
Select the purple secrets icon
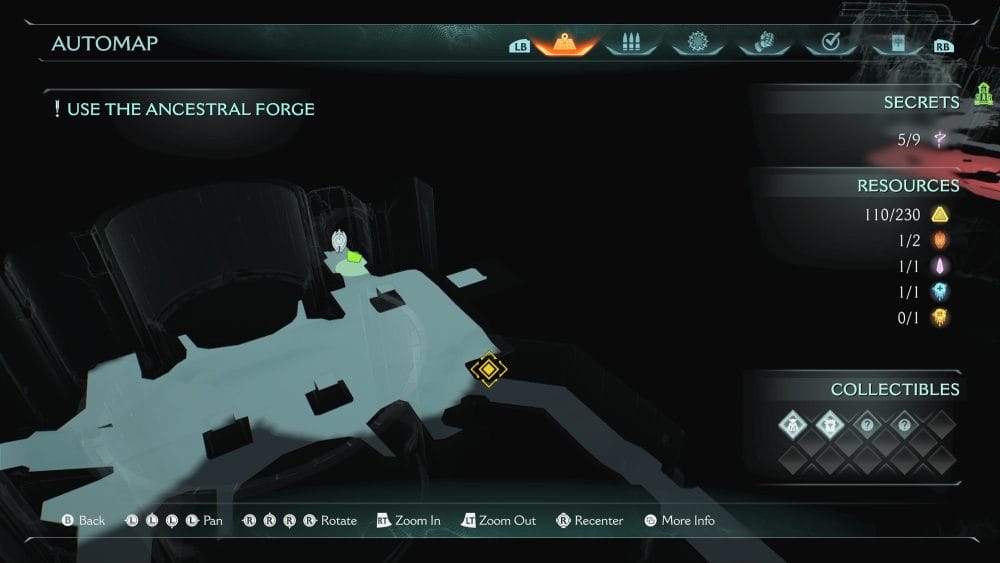(x=939, y=140)
